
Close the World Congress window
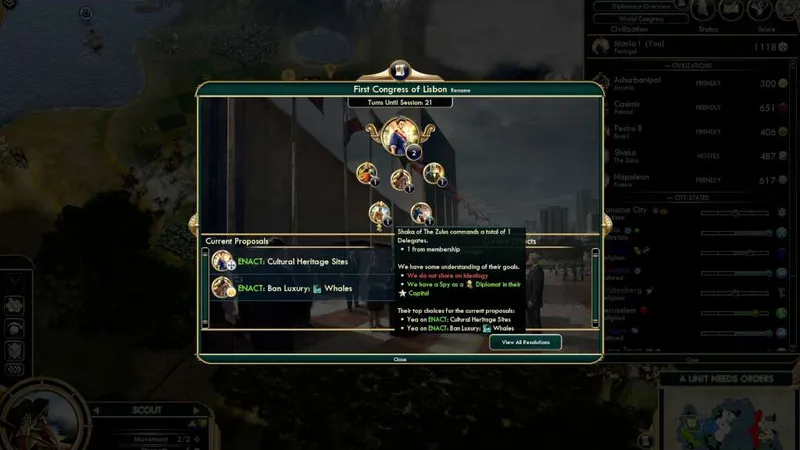point(400,358)
